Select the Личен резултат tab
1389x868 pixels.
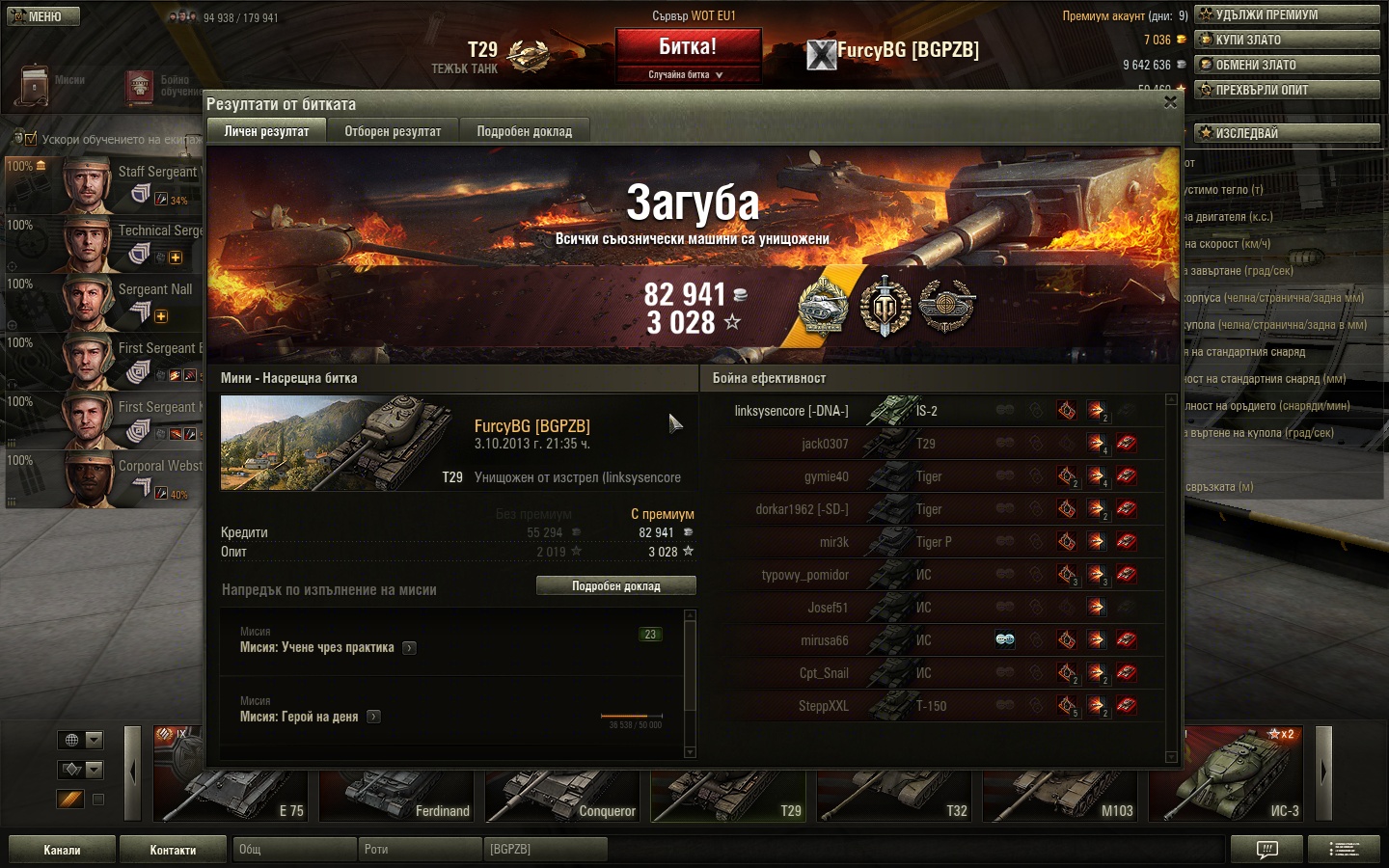click(x=266, y=131)
